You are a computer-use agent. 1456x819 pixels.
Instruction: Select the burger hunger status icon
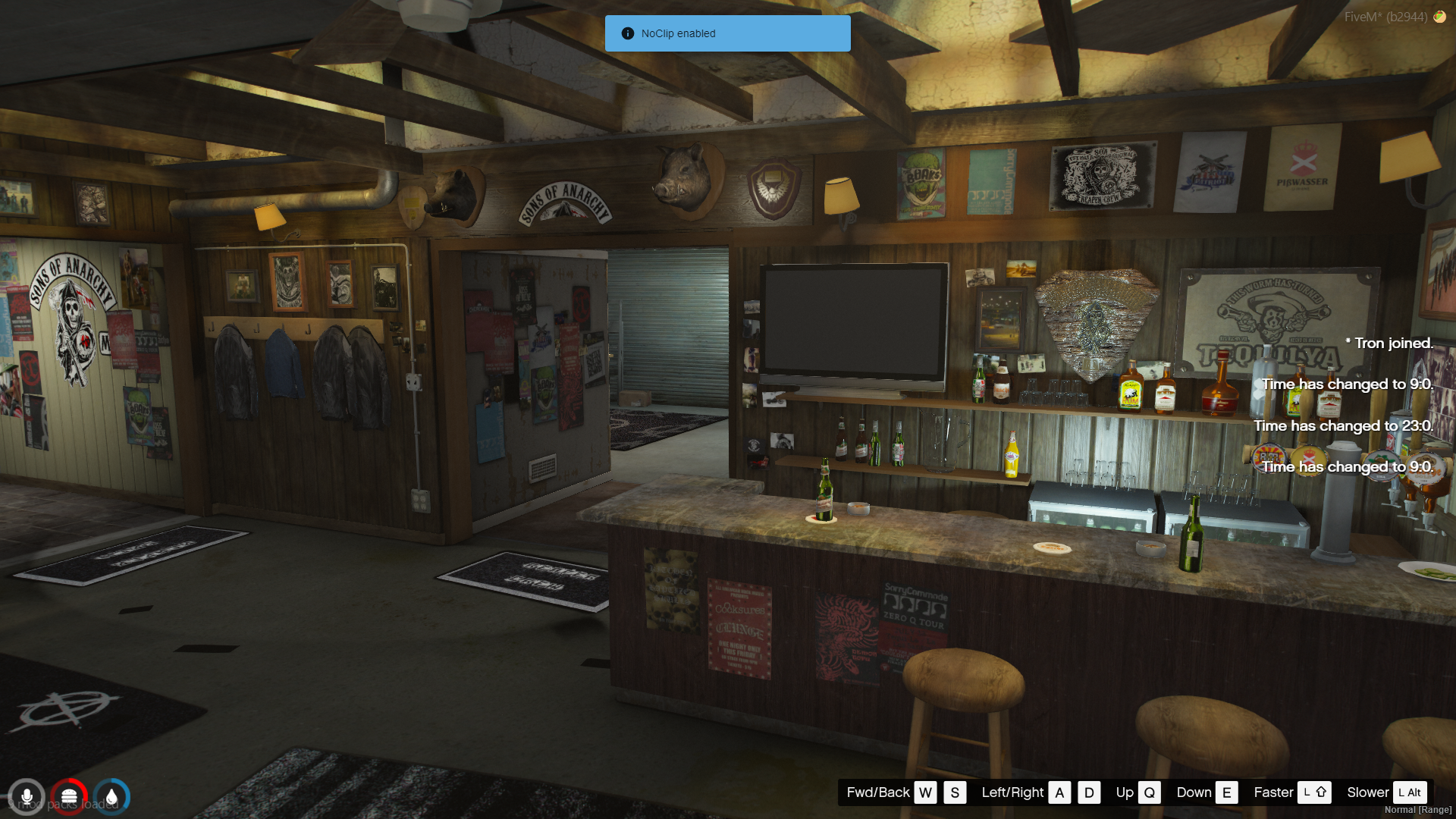(x=69, y=797)
